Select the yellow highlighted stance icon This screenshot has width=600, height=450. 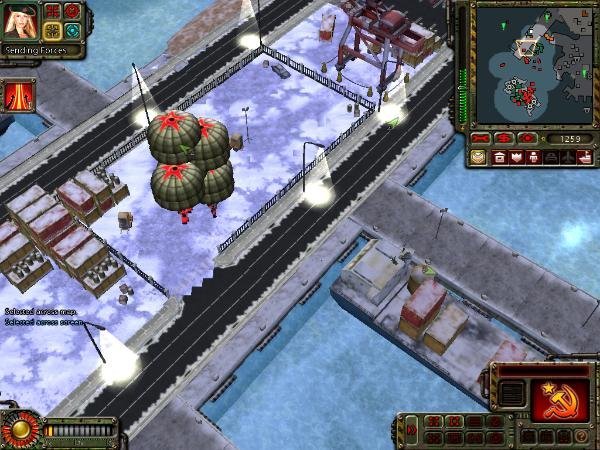pos(53,29)
